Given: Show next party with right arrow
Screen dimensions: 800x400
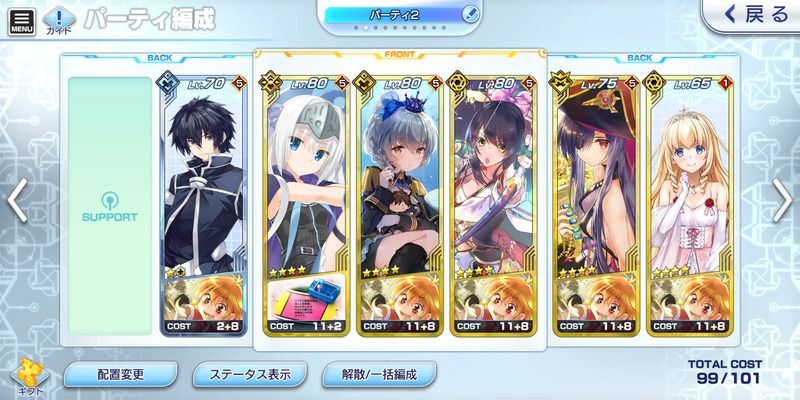Looking at the screenshot, I should click(784, 202).
